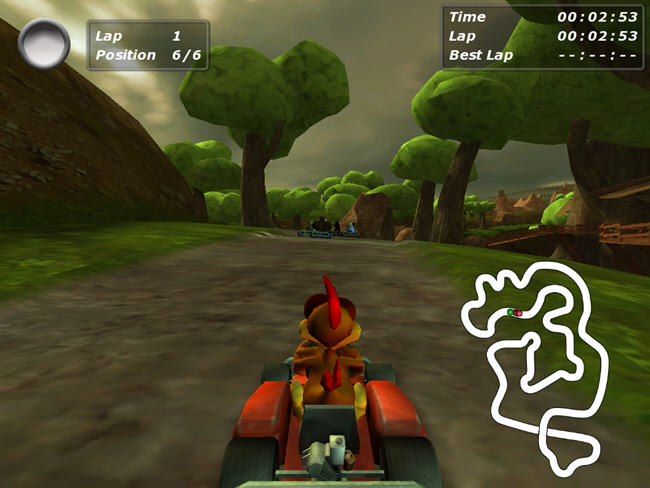Click the empty power-up item orb
Screen dimensions: 650x488
44,44
